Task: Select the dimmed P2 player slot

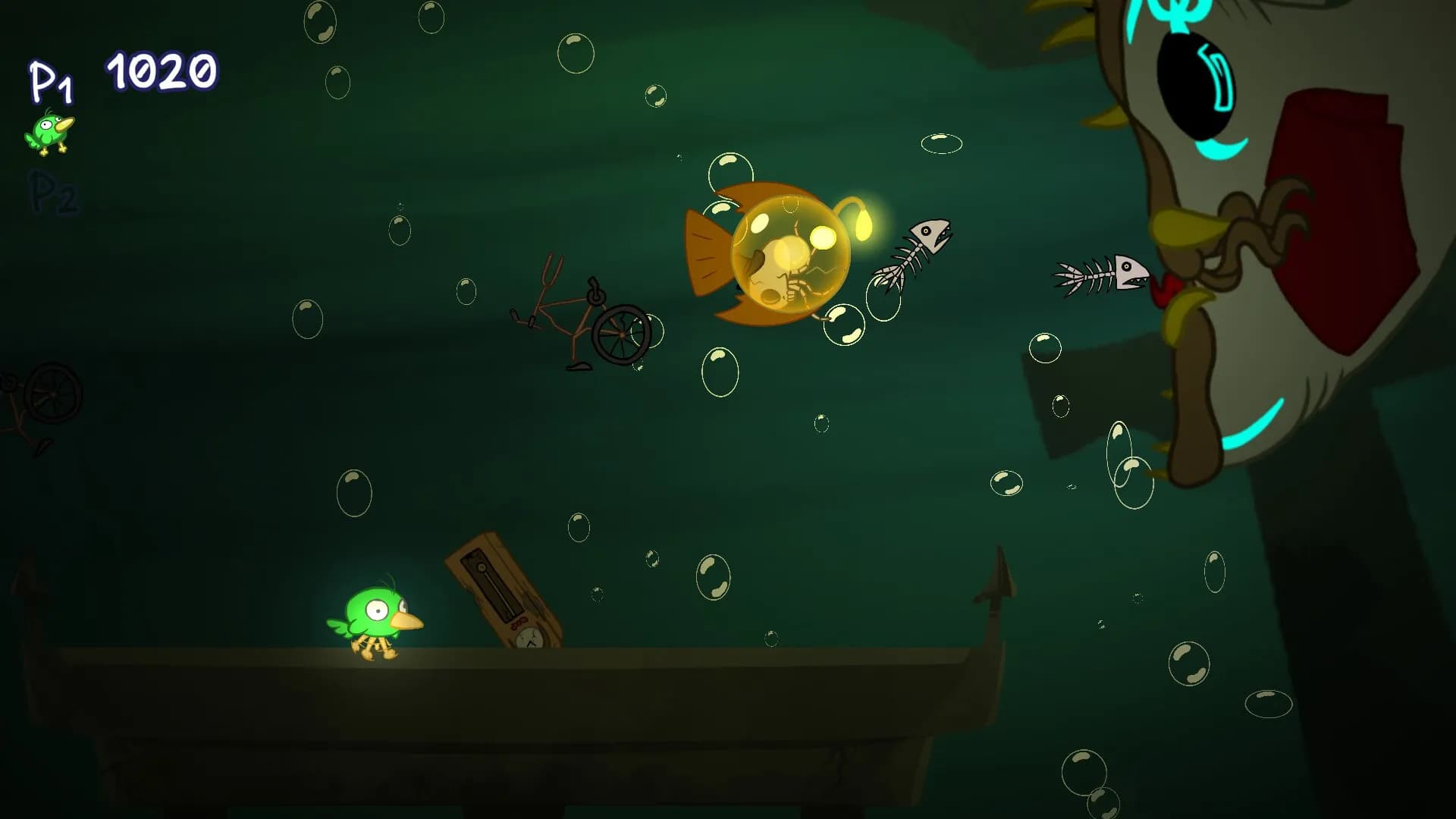Action: (53, 193)
